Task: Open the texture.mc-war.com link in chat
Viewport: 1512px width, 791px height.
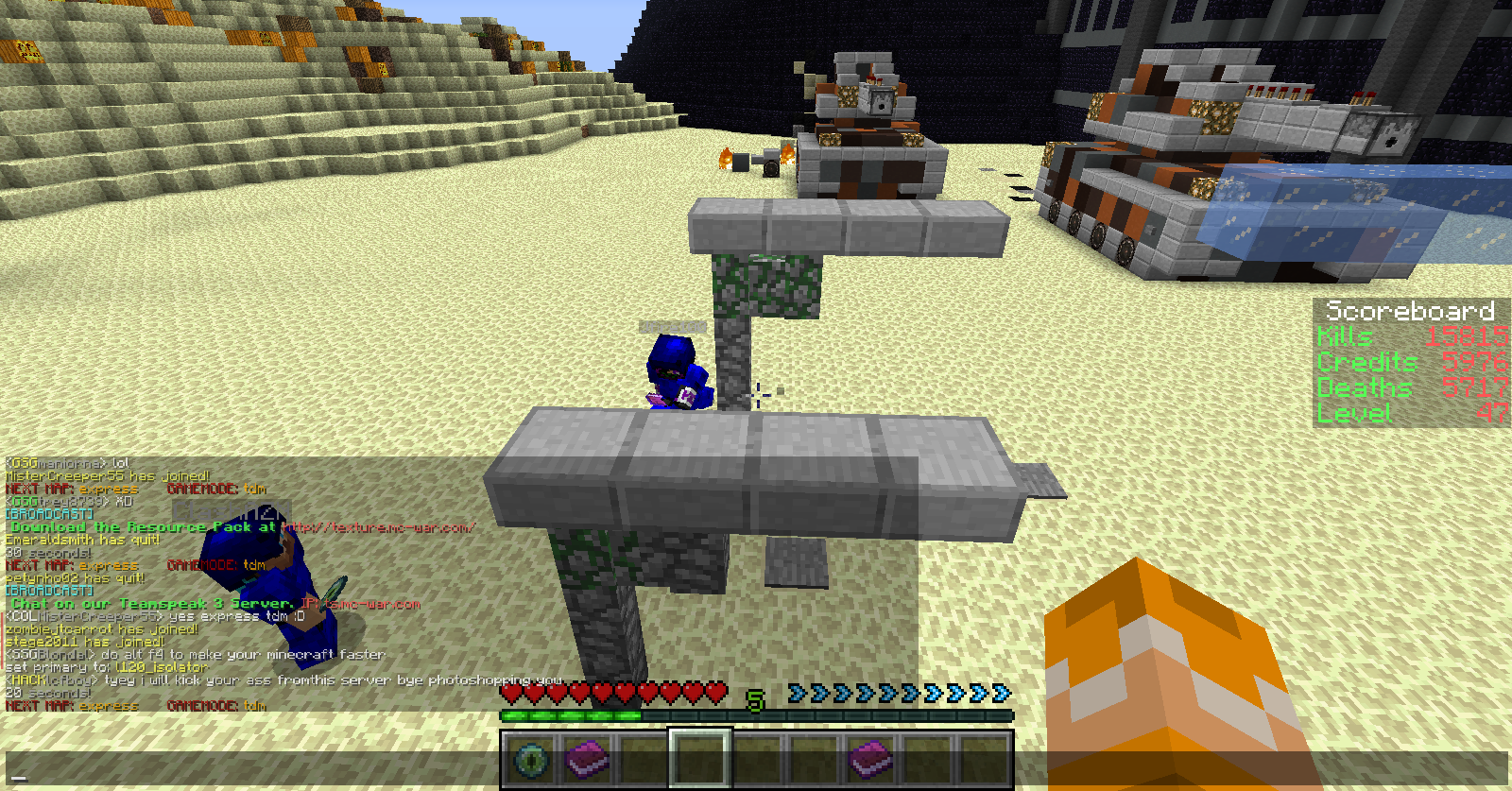Action: [380, 527]
